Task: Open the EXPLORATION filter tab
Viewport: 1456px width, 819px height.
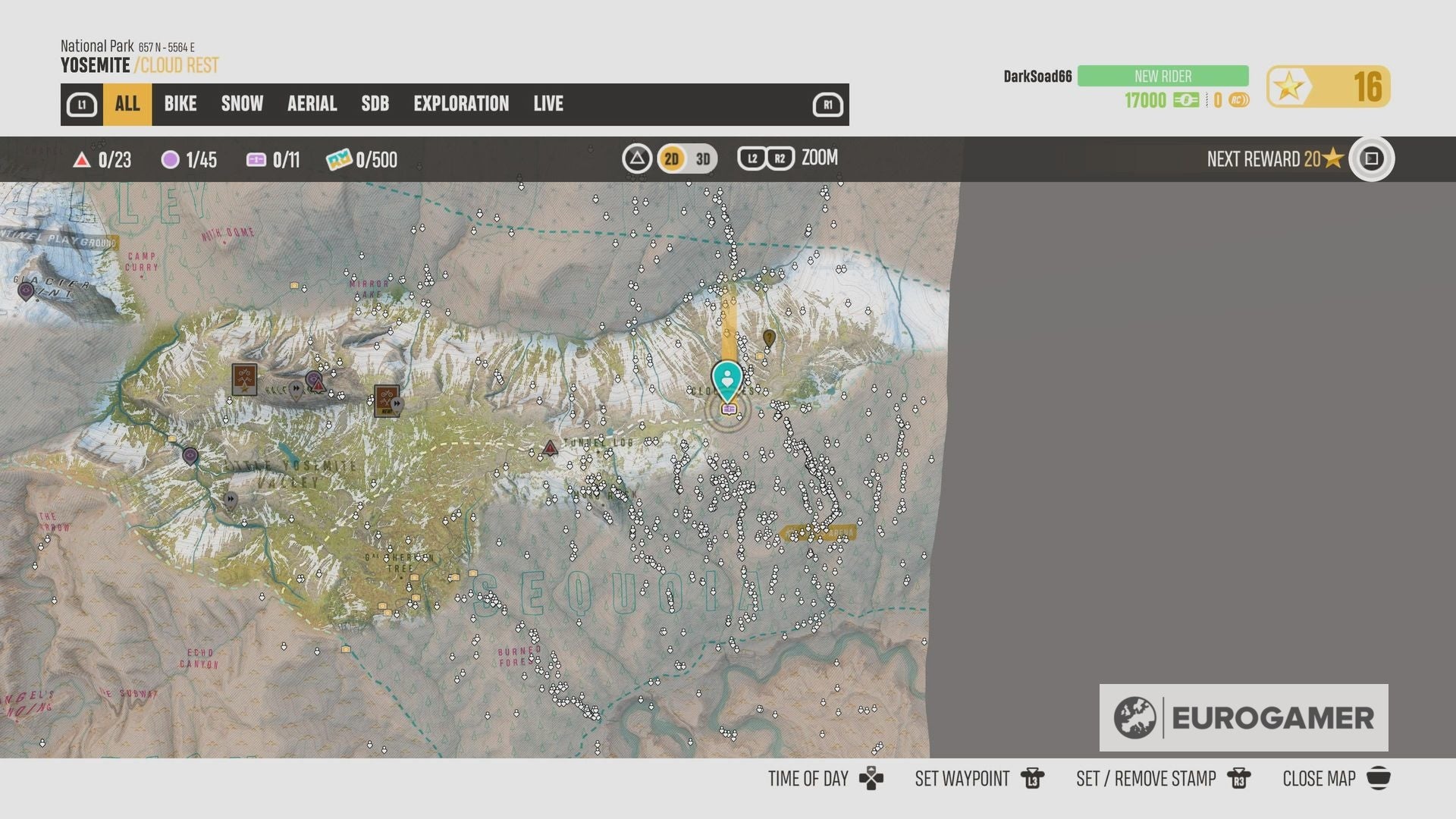Action: tap(461, 104)
